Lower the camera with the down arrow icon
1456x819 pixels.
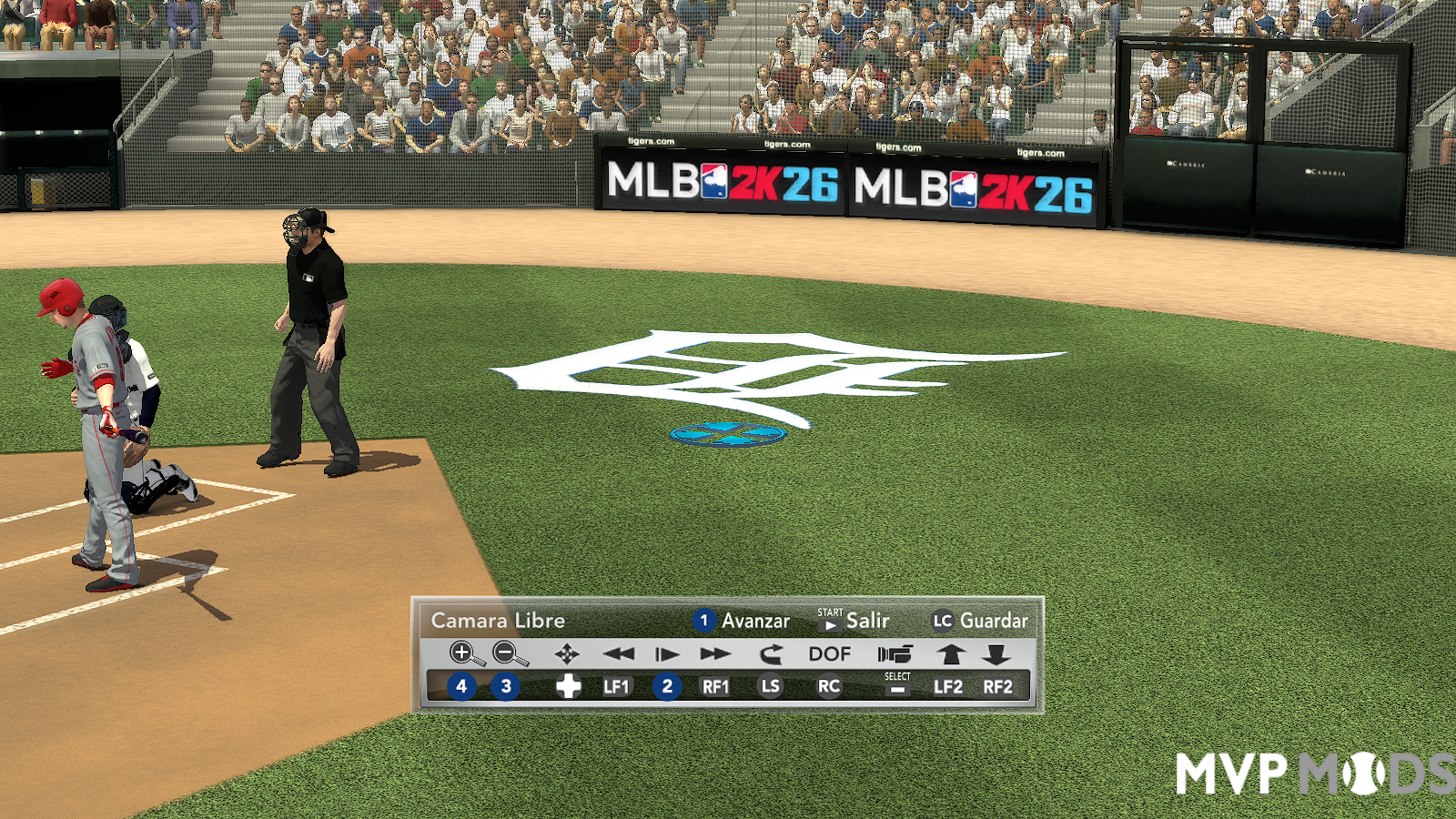[998, 653]
